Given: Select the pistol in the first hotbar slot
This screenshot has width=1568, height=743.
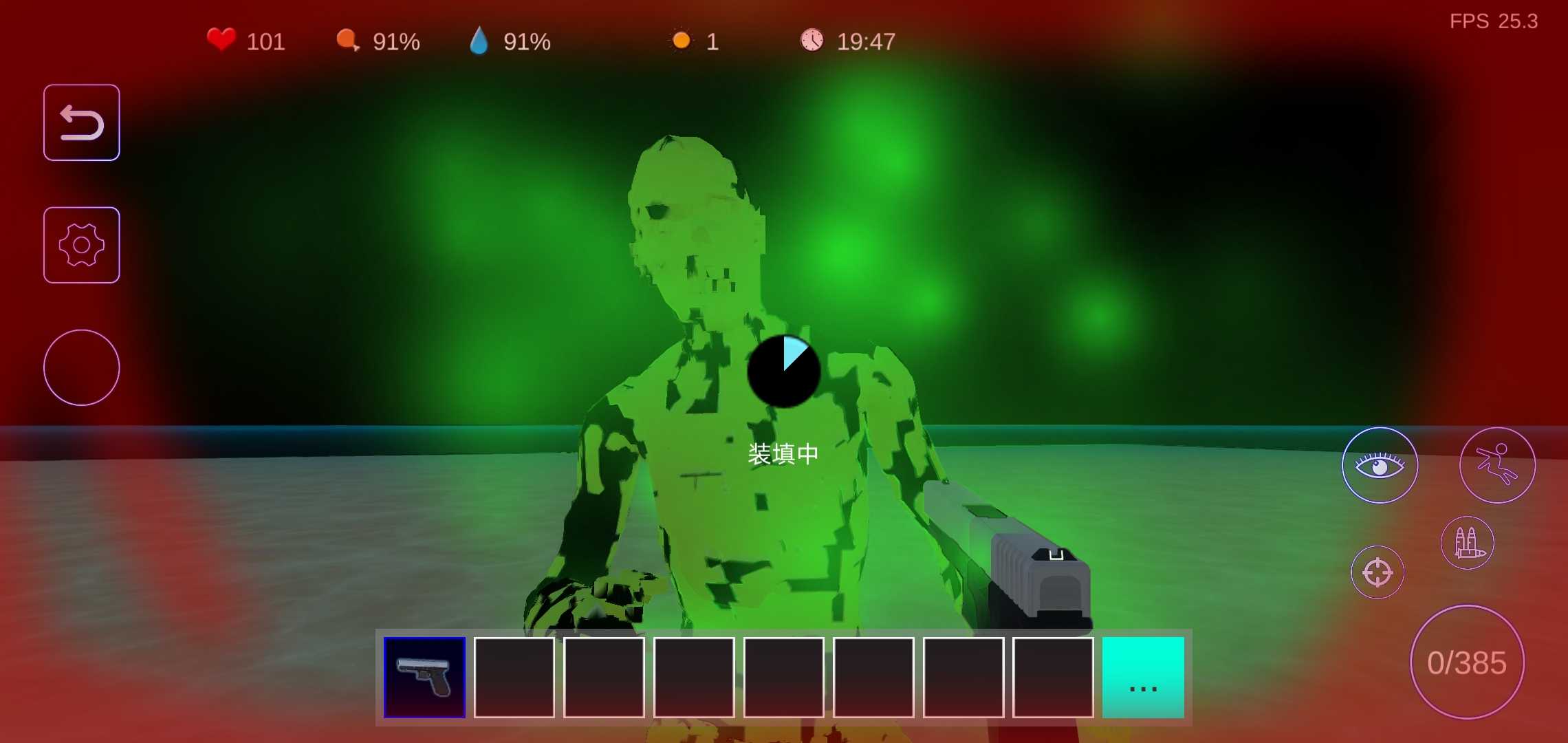Looking at the screenshot, I should (x=424, y=678).
